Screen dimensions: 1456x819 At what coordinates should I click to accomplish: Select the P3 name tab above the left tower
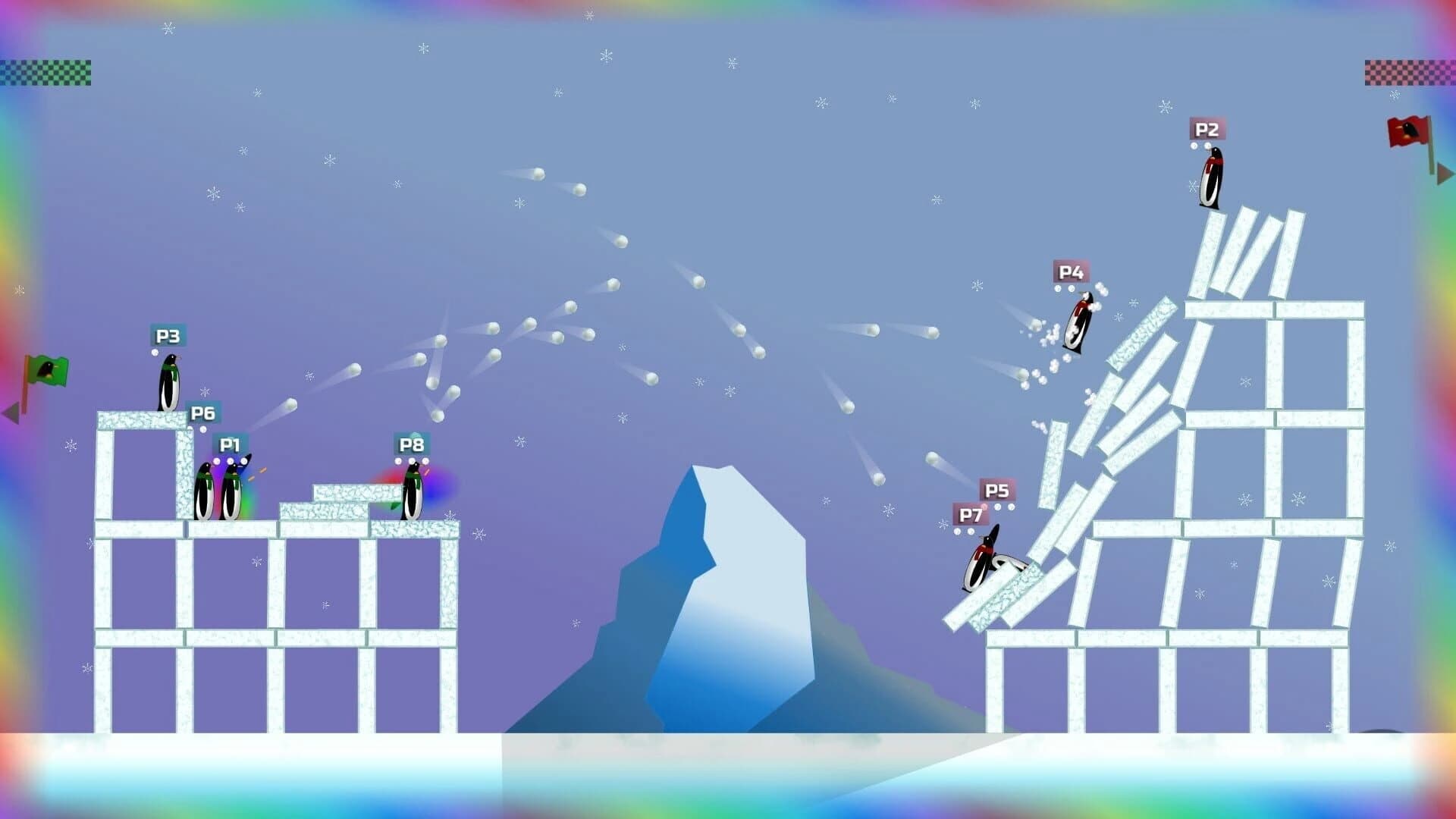click(x=167, y=335)
